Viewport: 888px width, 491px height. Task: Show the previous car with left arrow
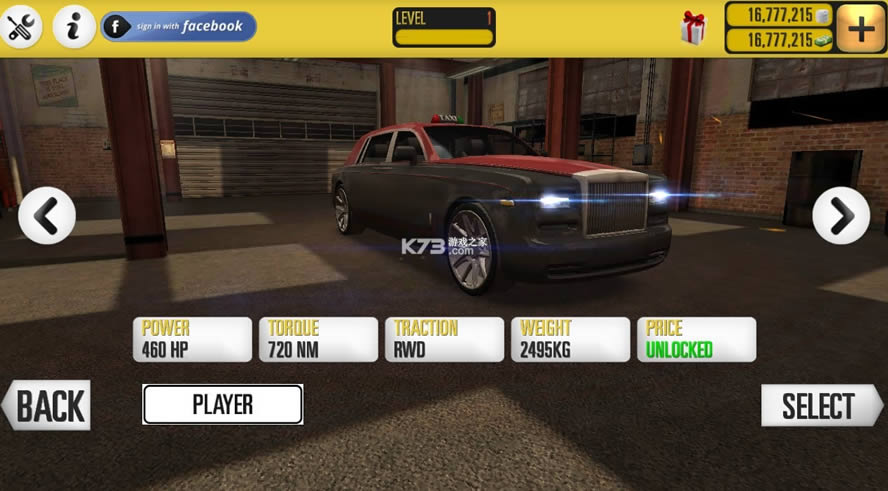[47, 215]
